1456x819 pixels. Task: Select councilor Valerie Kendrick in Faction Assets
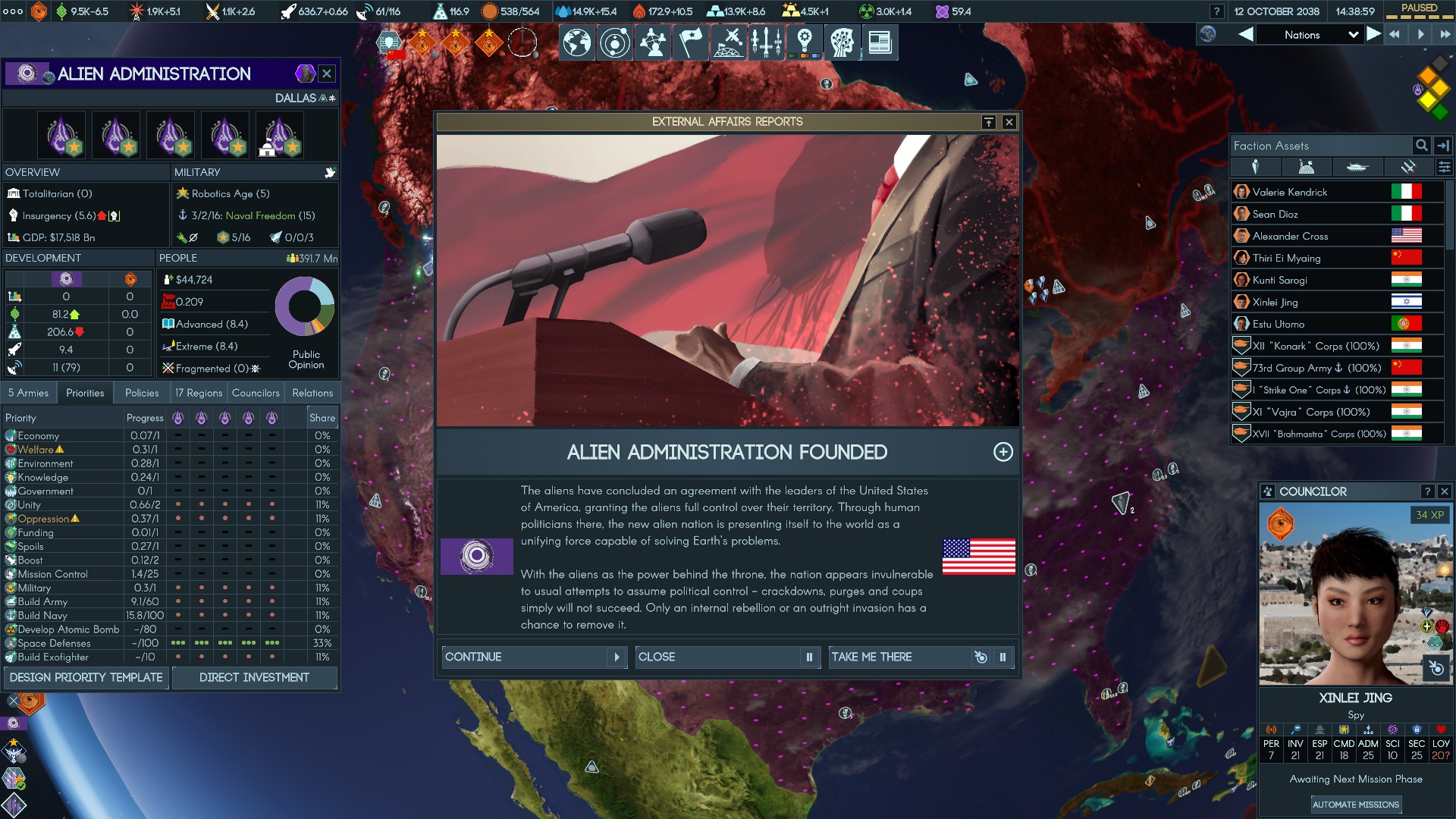coord(1289,192)
